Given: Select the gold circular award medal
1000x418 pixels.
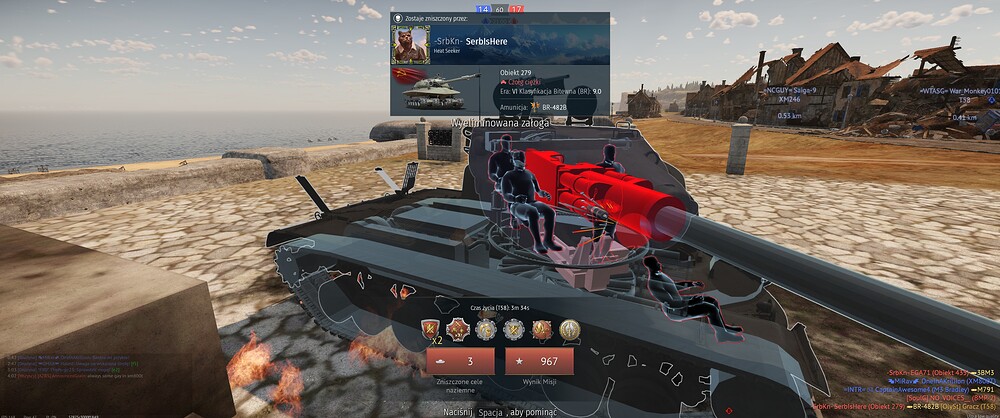Looking at the screenshot, I should click(570, 327).
